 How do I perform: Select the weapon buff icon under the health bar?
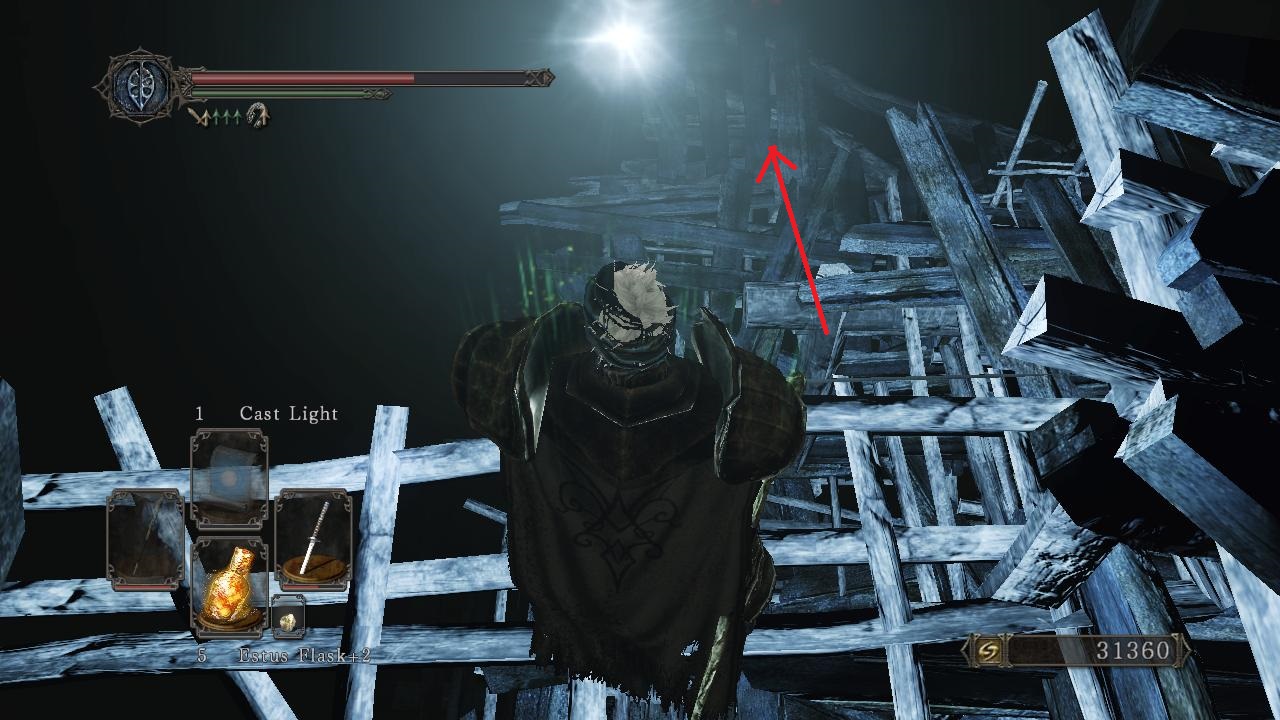[x=199, y=115]
